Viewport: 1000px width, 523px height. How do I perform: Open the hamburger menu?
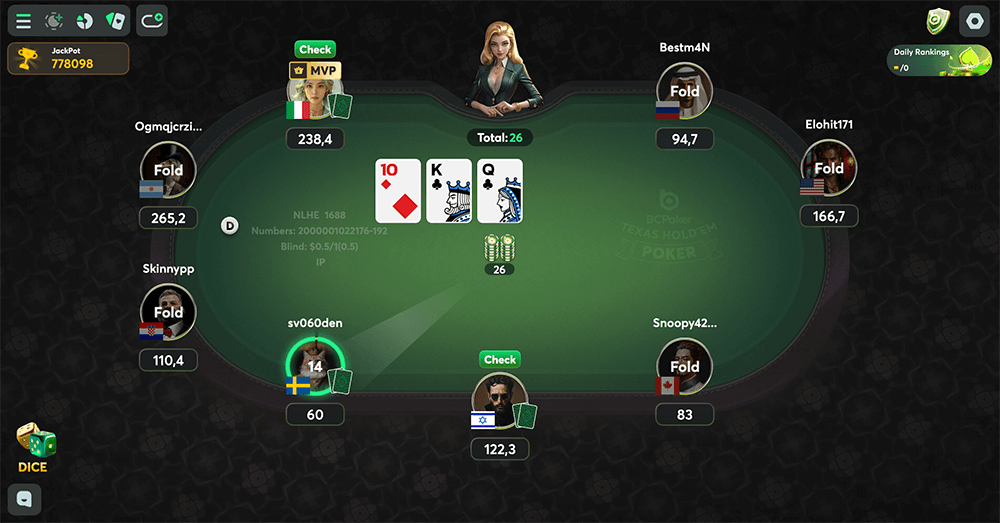(23, 20)
